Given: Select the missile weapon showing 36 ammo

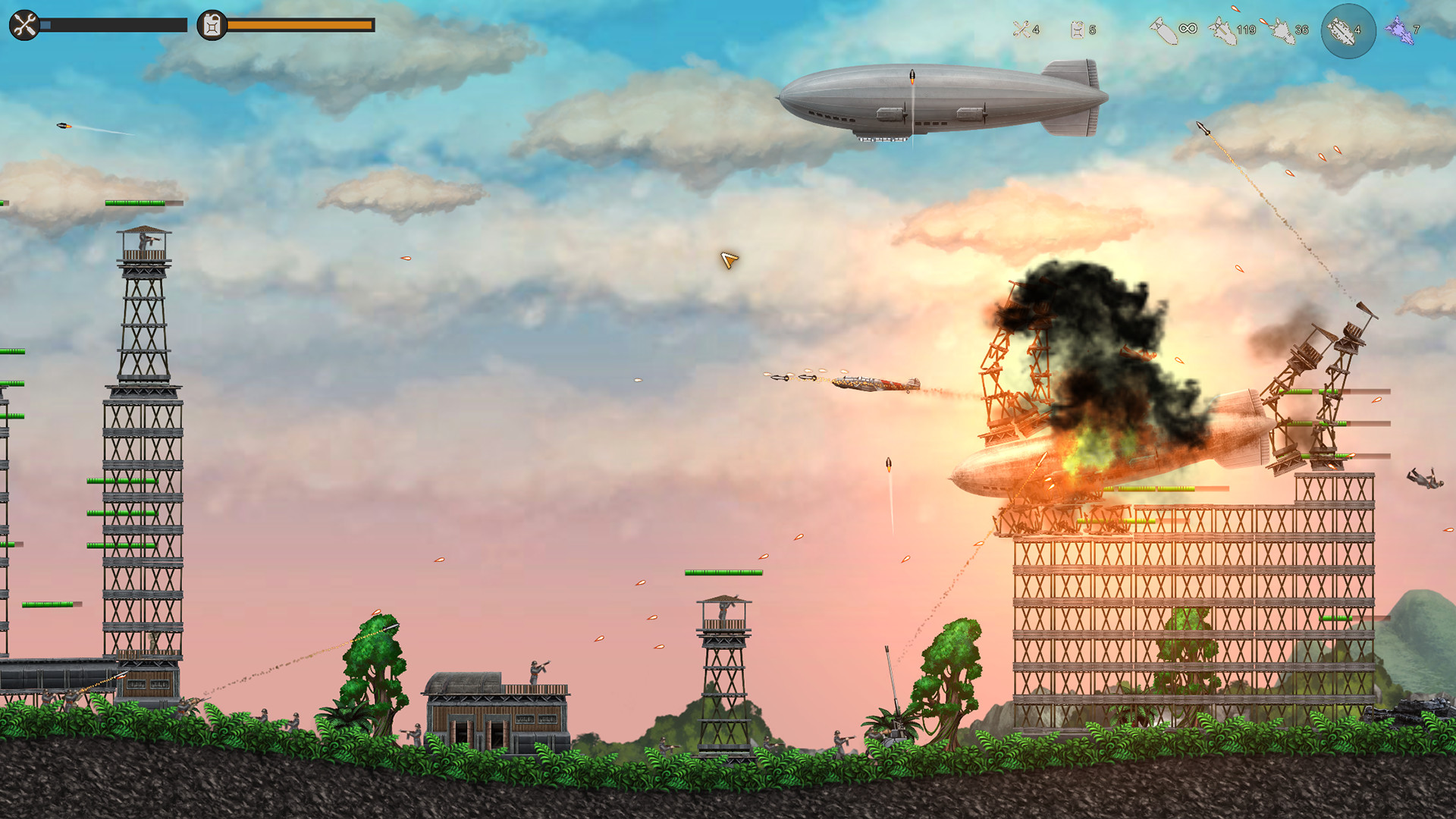Looking at the screenshot, I should pyautogui.click(x=1282, y=29).
